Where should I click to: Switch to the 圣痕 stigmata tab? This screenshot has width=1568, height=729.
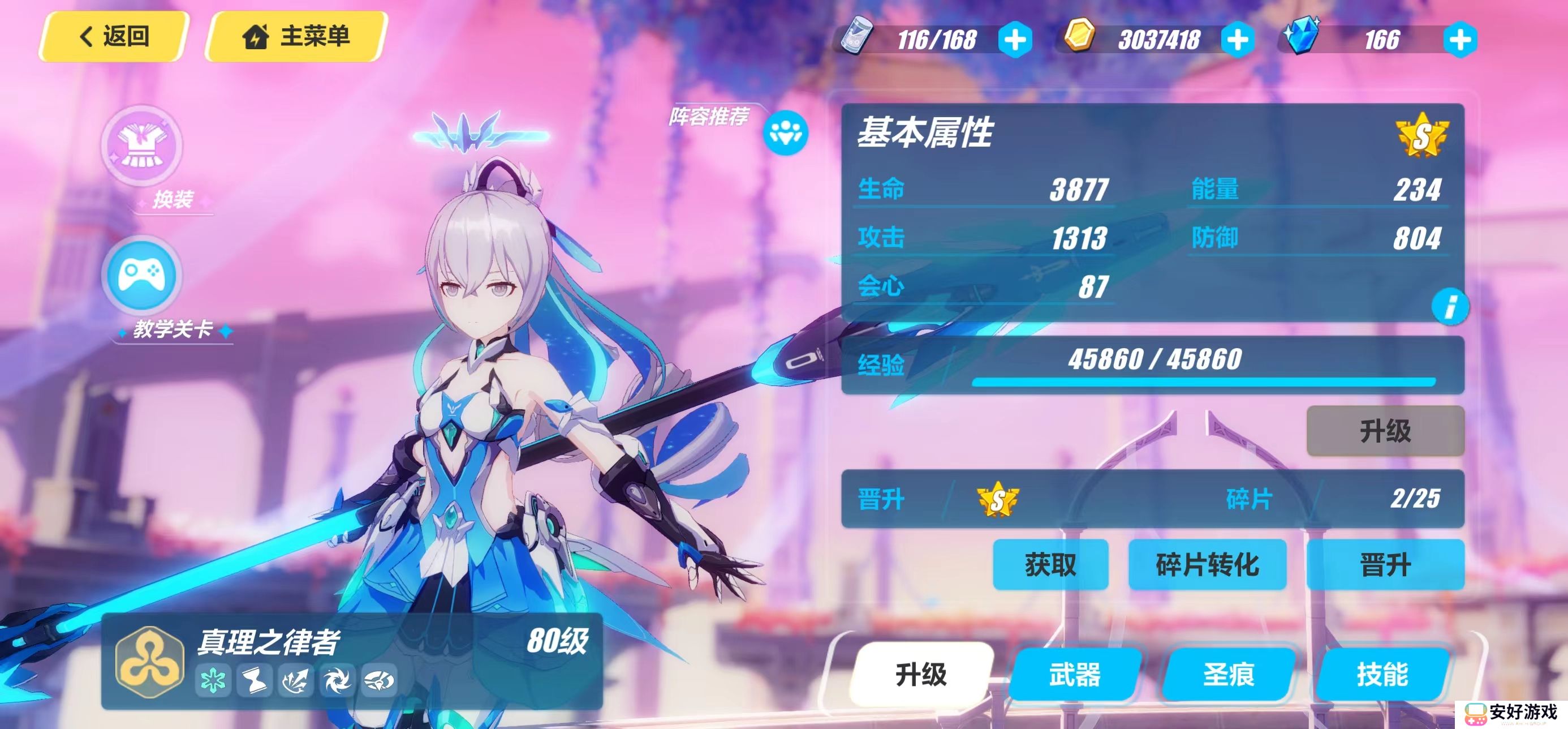point(1229,674)
